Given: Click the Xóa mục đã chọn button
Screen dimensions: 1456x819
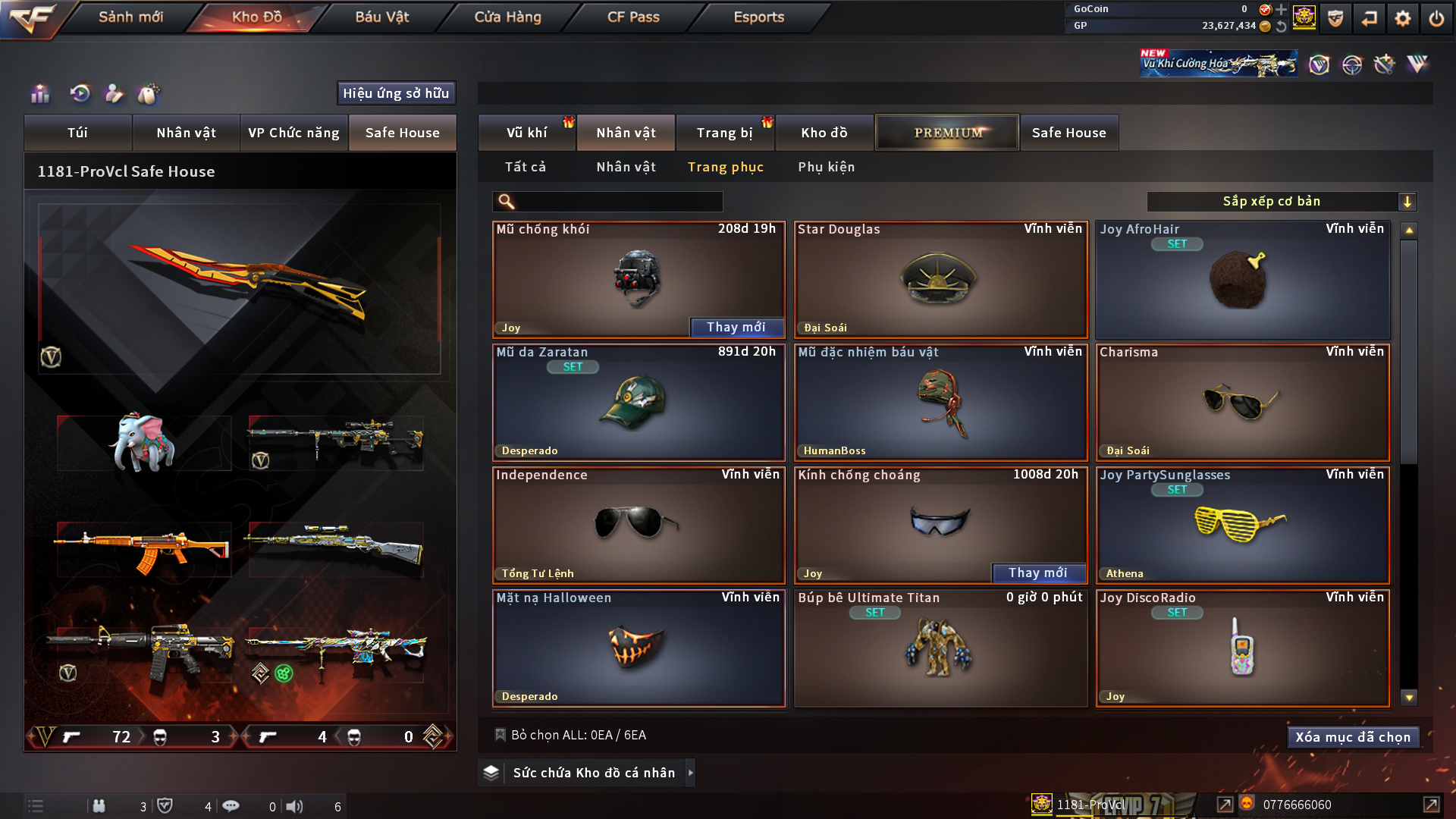Looking at the screenshot, I should tap(1353, 737).
